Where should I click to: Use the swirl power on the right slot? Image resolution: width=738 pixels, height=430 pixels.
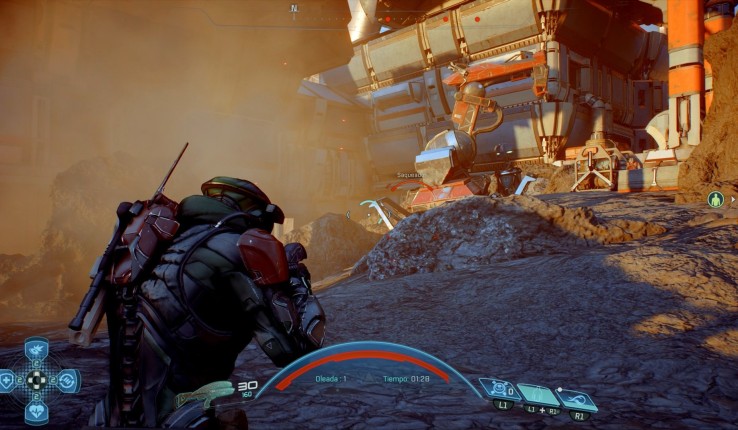tap(578, 399)
